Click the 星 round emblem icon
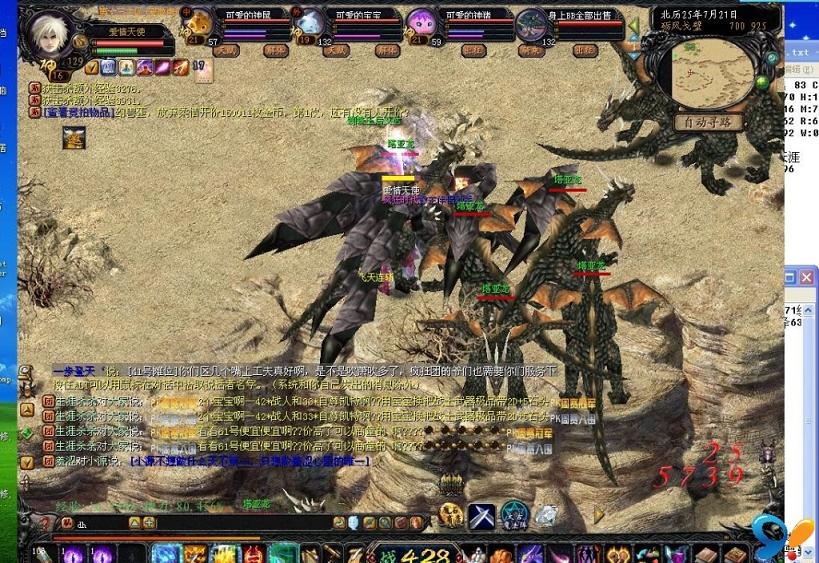The height and width of the screenshot is (563, 819). [514, 515]
